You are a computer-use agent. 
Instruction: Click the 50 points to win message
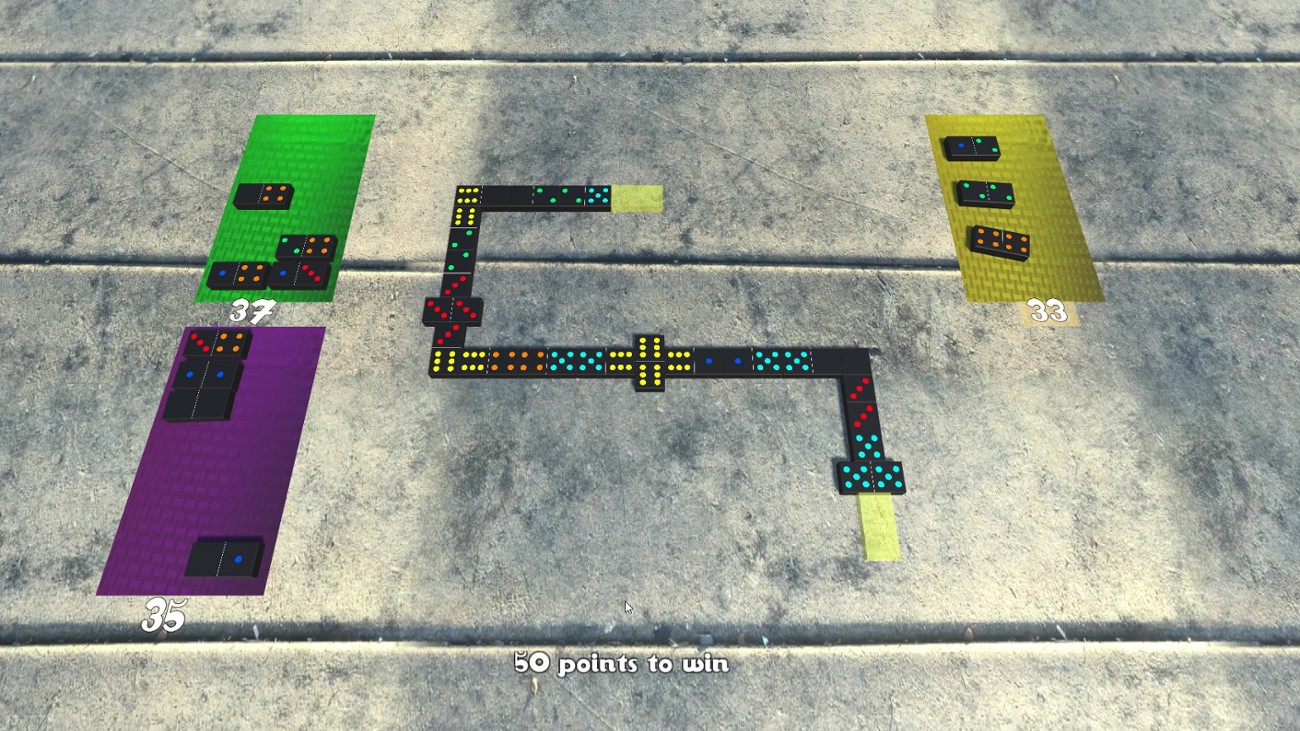[622, 663]
